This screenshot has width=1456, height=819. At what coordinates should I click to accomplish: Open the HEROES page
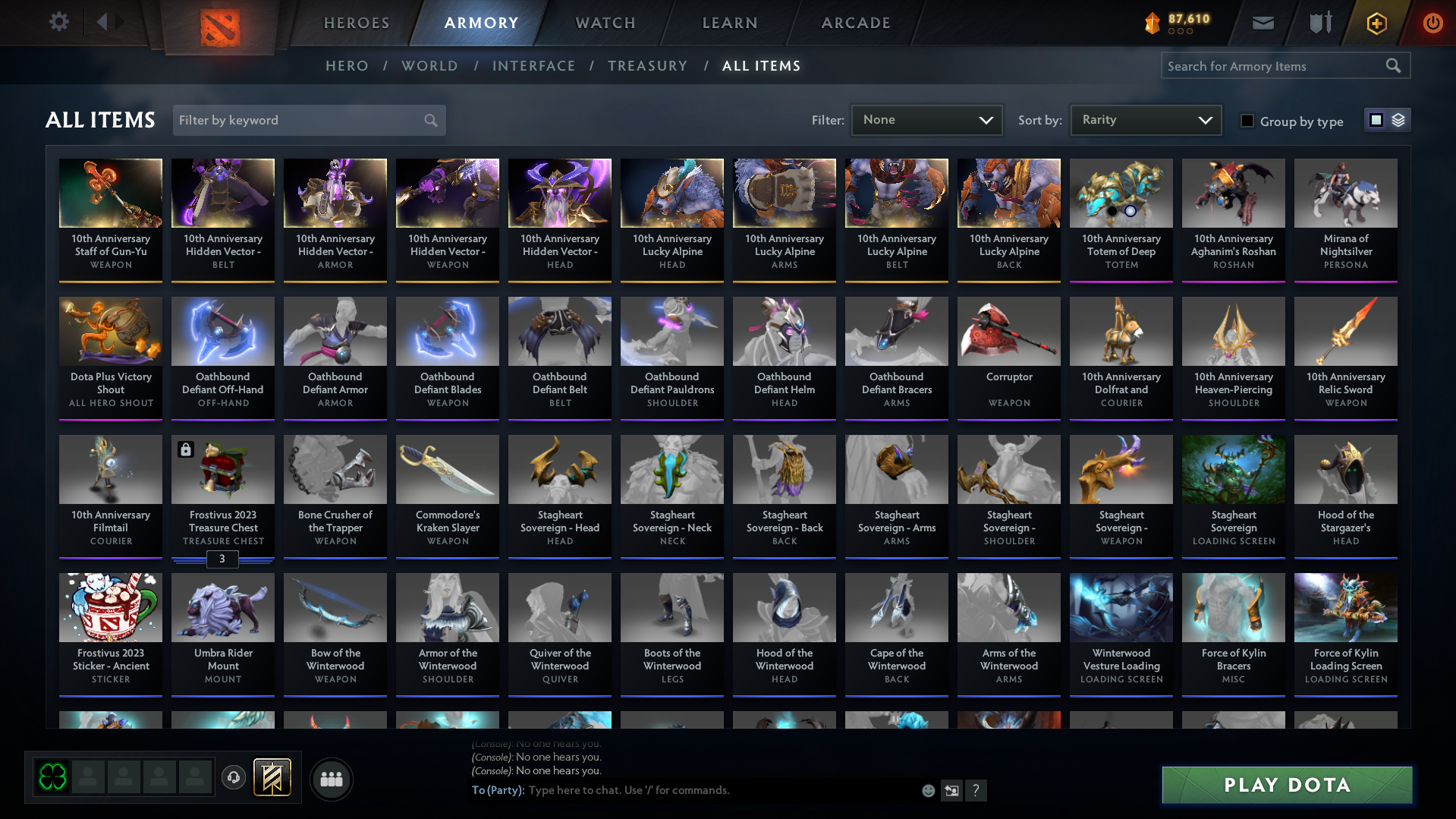(x=356, y=23)
